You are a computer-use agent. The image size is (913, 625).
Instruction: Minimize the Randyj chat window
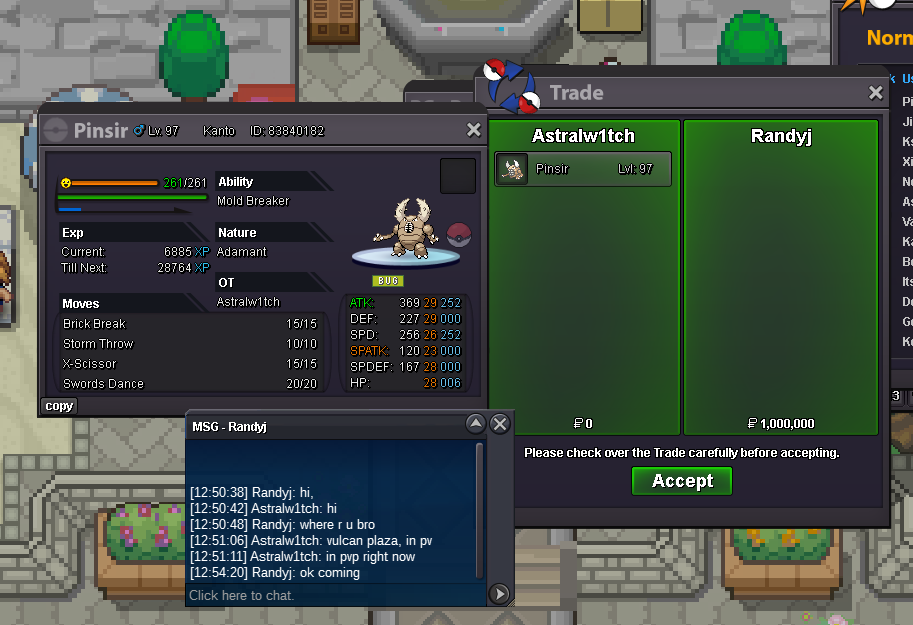476,424
